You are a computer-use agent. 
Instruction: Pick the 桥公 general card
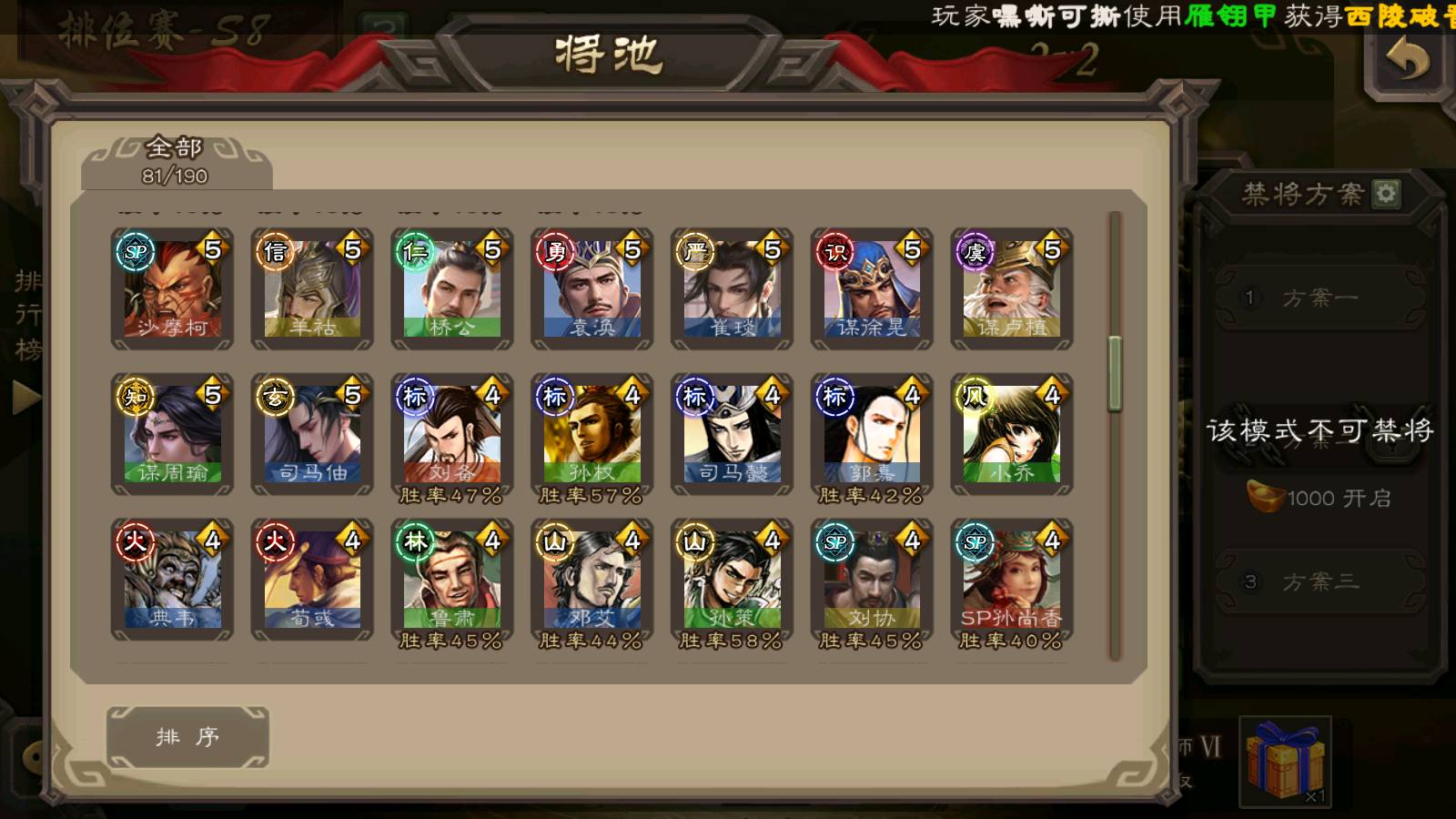point(452,288)
